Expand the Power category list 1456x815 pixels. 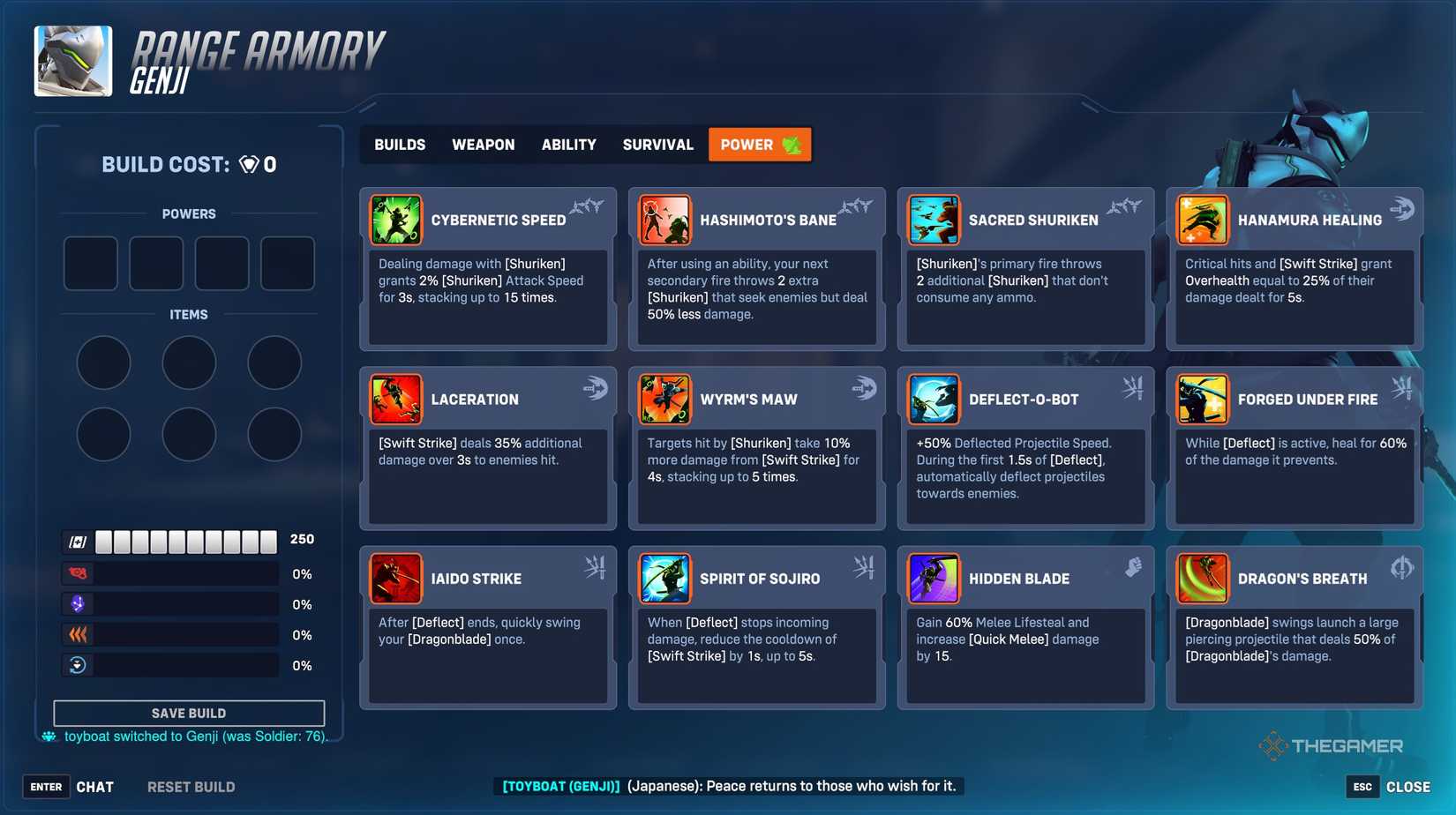tap(758, 144)
